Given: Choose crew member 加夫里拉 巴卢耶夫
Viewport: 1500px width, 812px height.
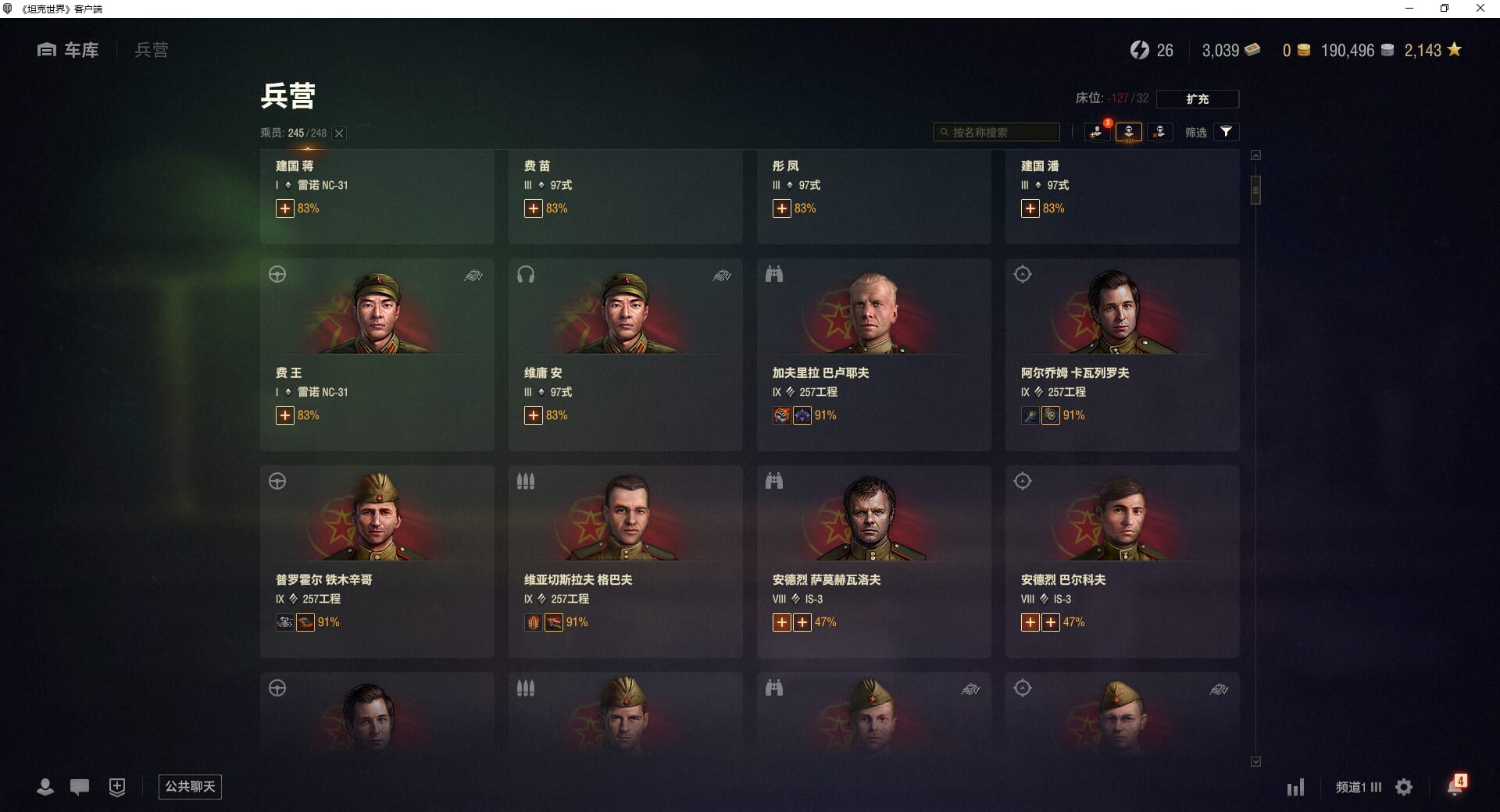Looking at the screenshot, I should (x=873, y=355).
